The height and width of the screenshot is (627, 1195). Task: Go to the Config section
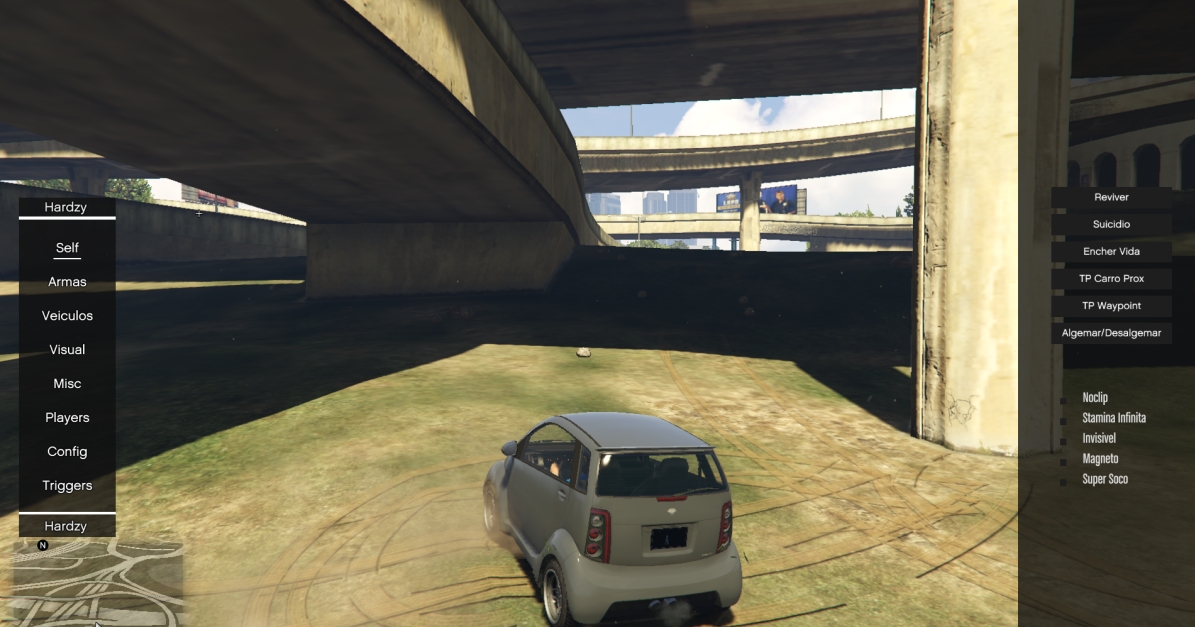(67, 452)
